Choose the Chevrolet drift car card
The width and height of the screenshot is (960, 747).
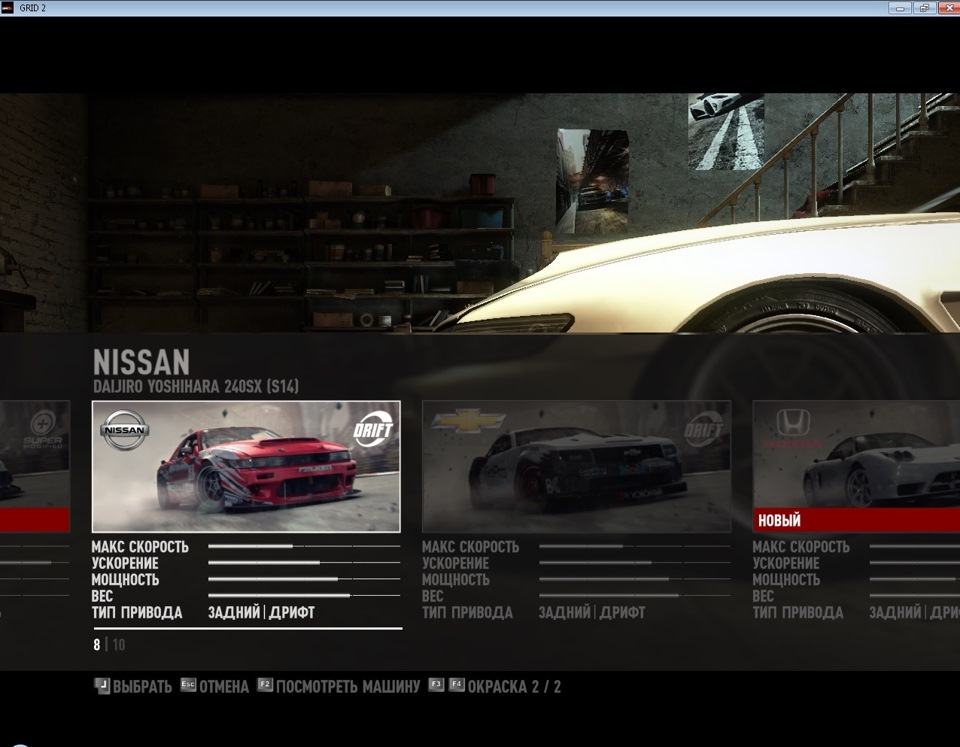[576, 466]
